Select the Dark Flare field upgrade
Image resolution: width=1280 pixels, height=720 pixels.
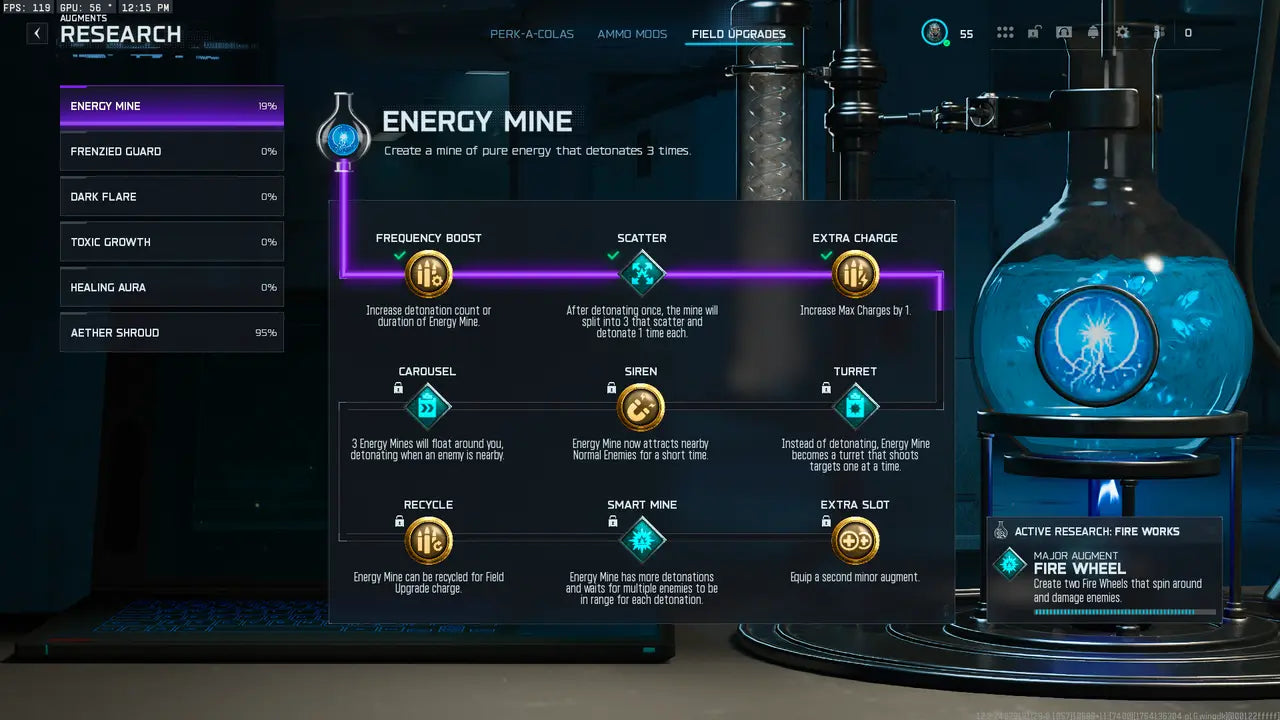171,196
